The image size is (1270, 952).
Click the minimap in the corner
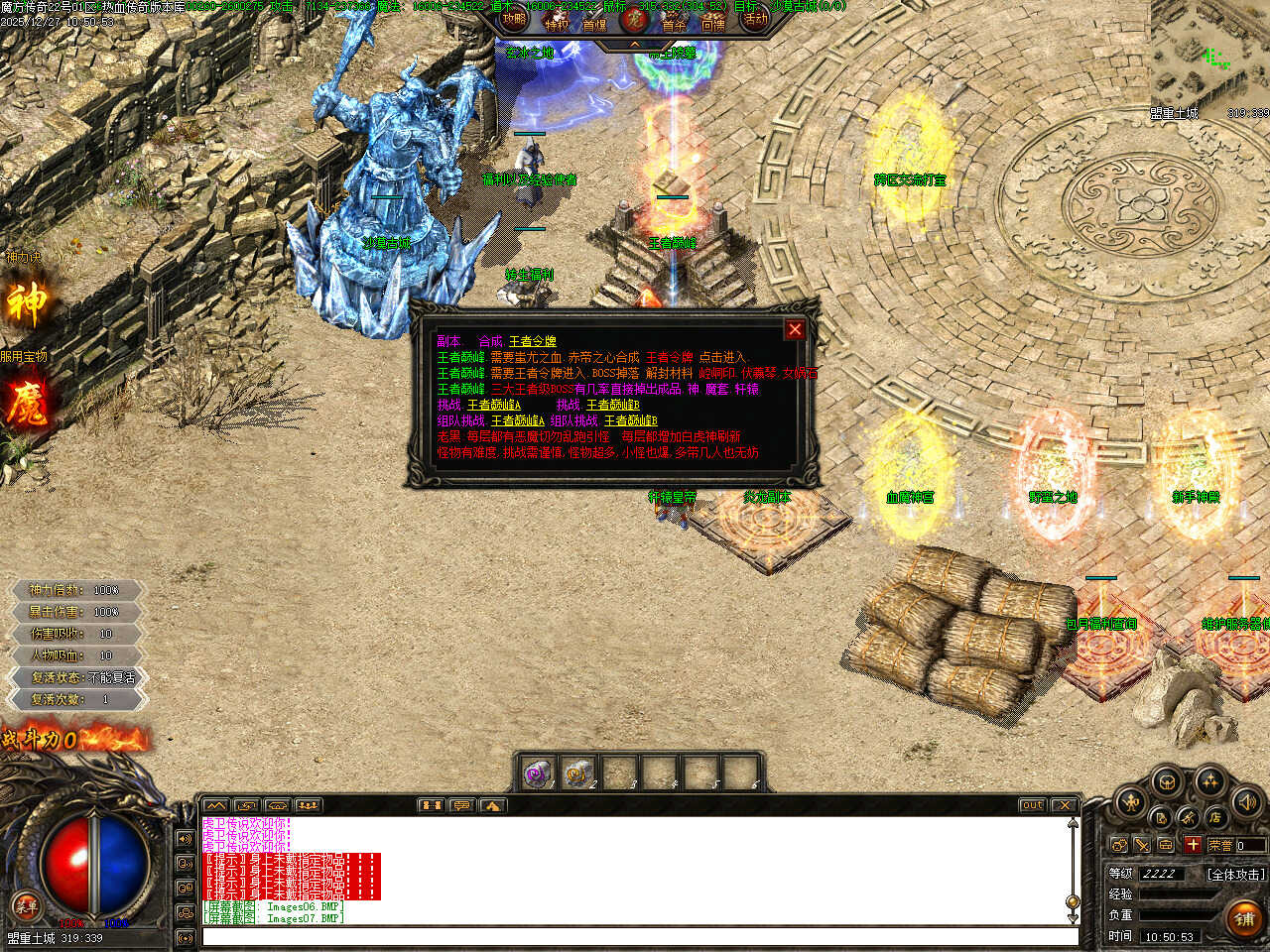tap(1210, 59)
